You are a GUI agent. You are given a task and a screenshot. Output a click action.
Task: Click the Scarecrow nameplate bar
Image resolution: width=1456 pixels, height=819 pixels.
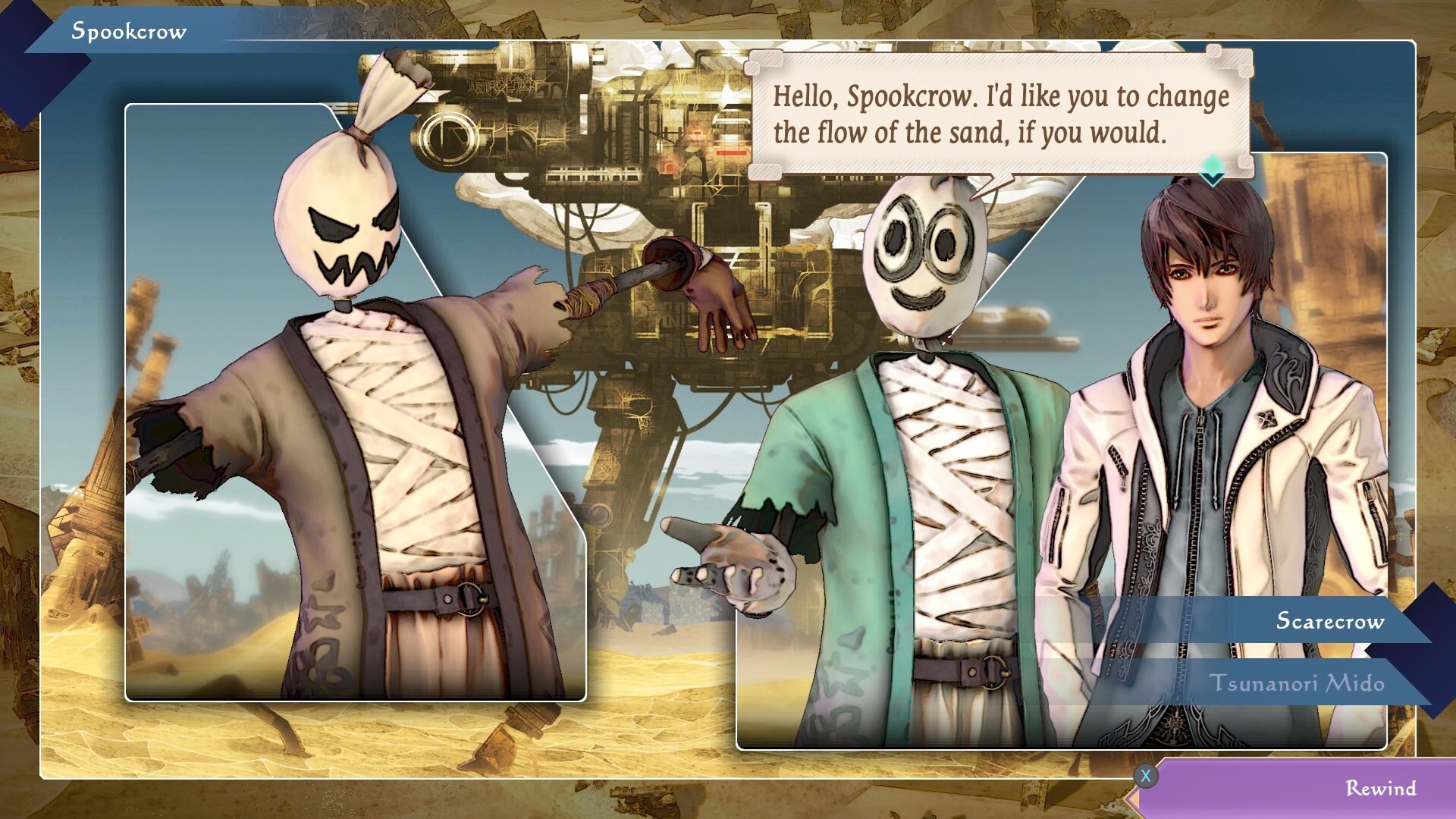coord(1289,622)
